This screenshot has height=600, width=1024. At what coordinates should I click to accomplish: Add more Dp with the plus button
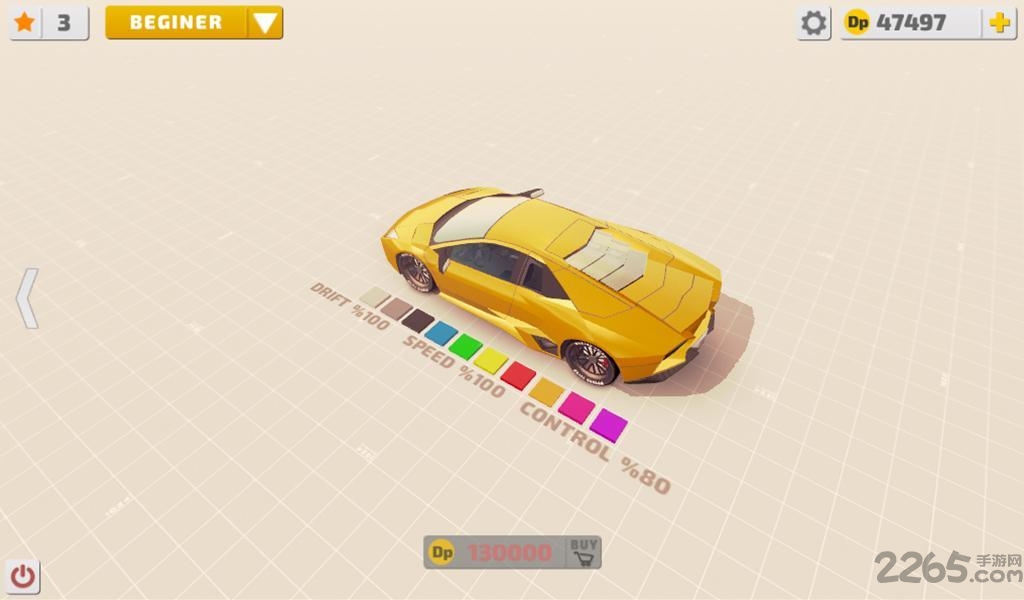(x=998, y=23)
